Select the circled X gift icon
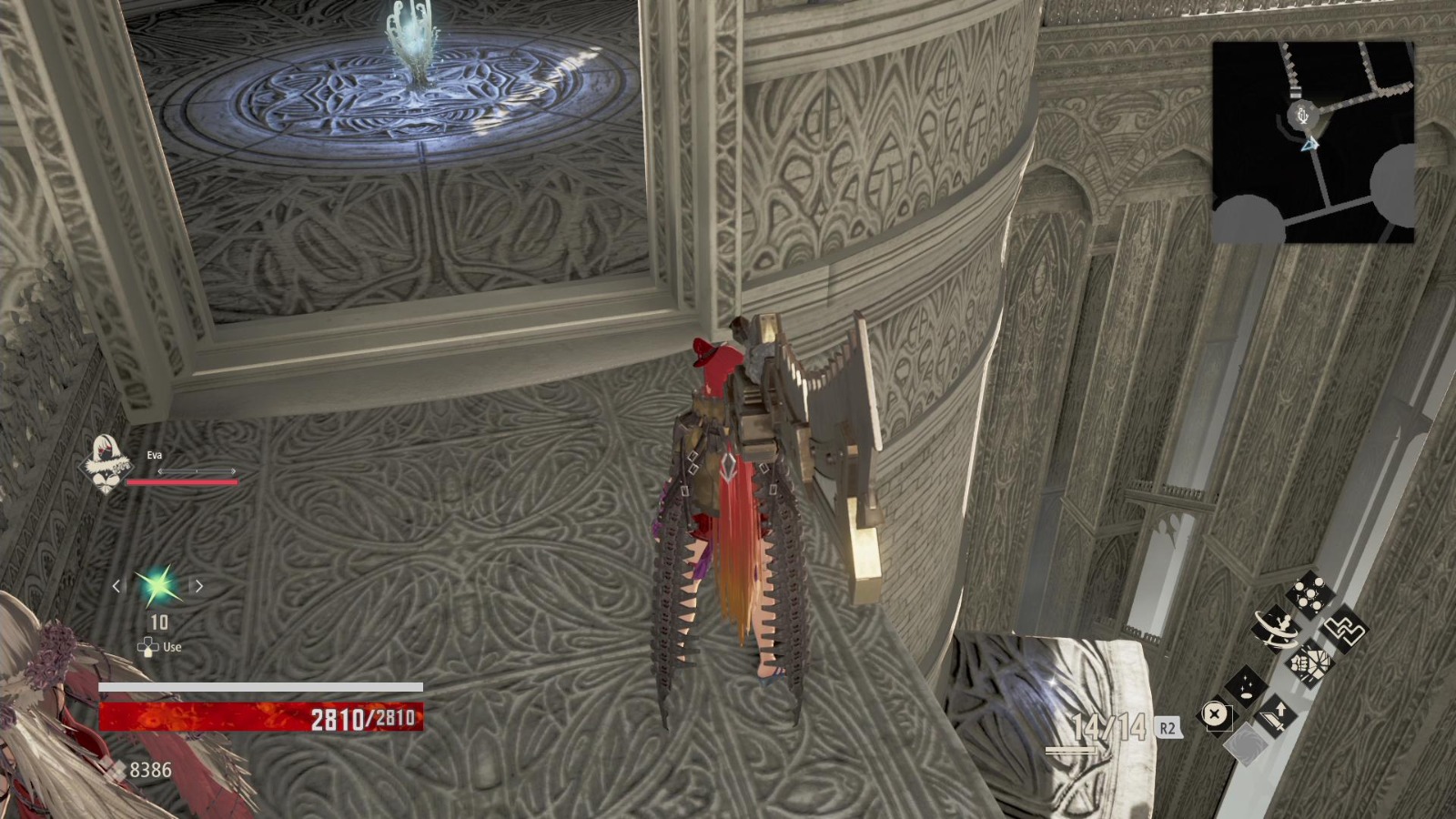This screenshot has width=1456, height=819. [1214, 713]
